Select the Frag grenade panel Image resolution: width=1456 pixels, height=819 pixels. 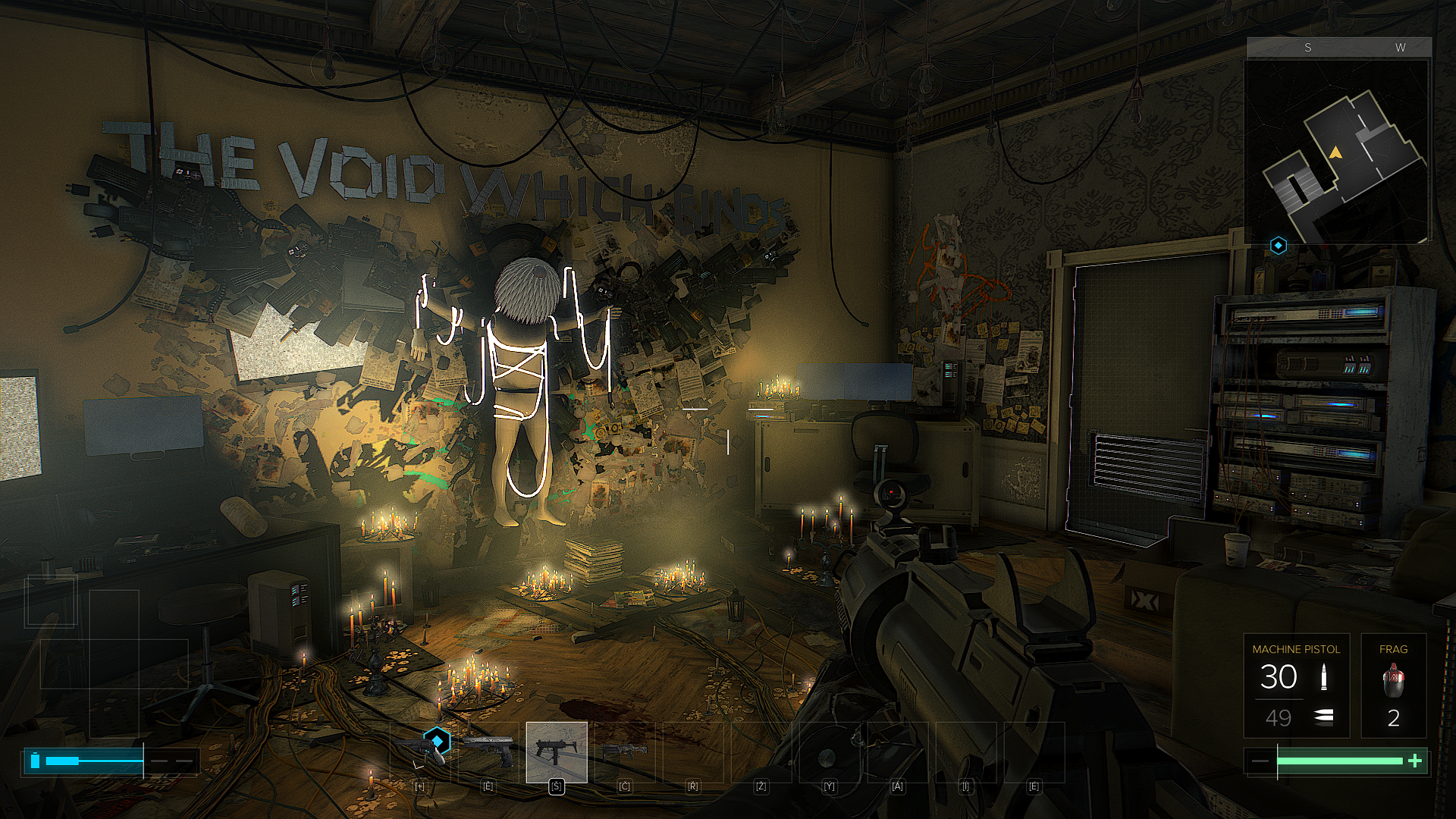click(1393, 686)
